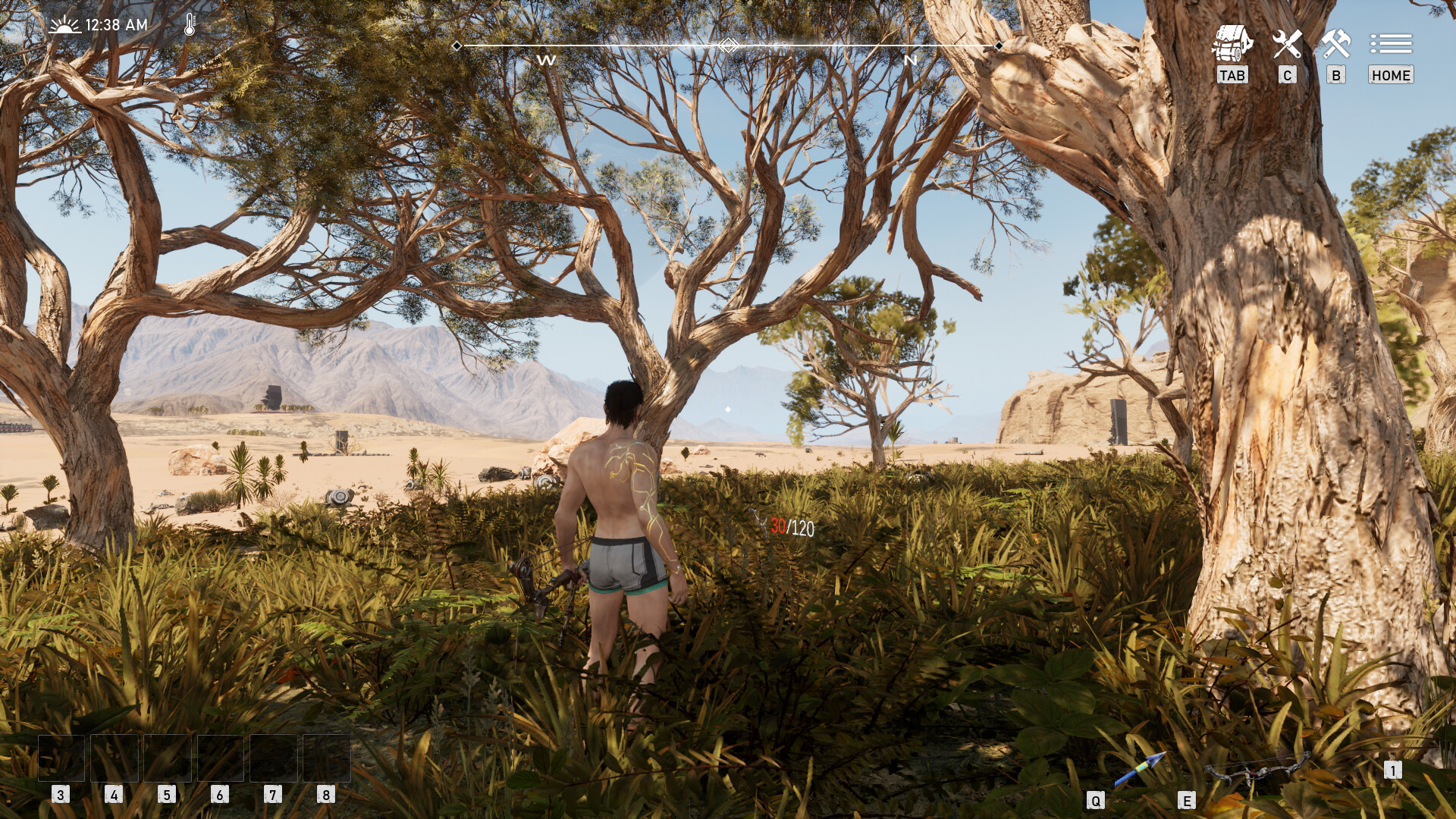
Task: Click the E key prompt
Action: pos(1188,799)
